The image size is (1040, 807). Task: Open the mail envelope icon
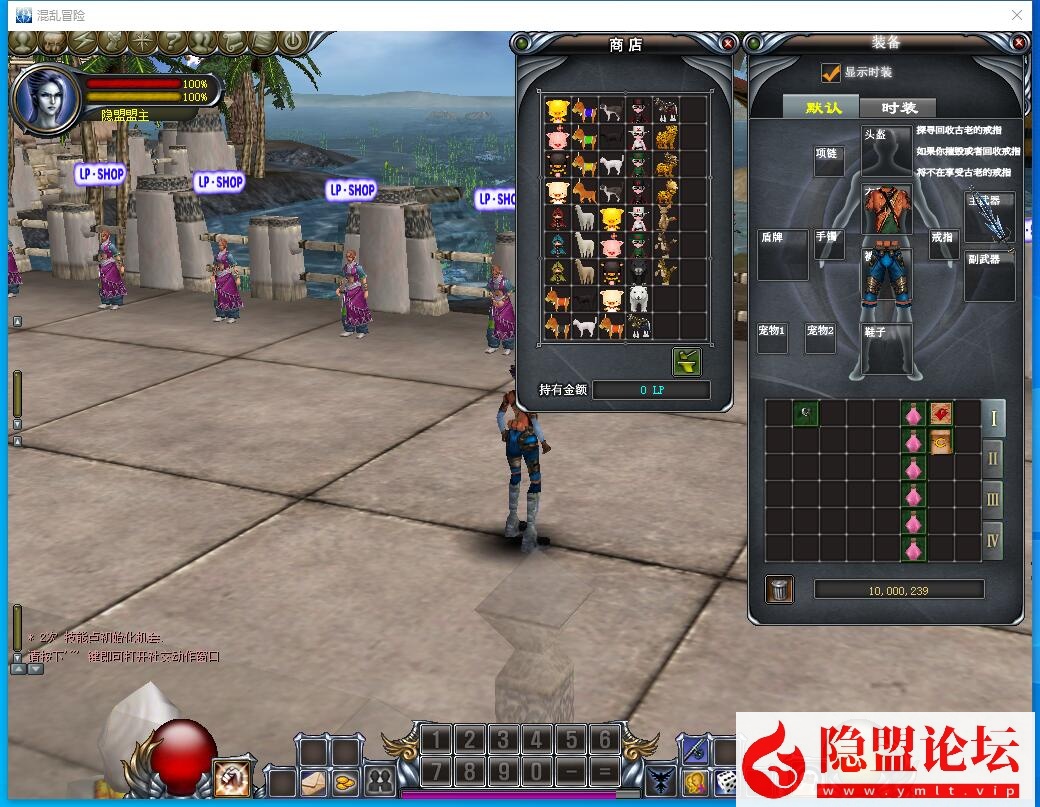[x=314, y=781]
